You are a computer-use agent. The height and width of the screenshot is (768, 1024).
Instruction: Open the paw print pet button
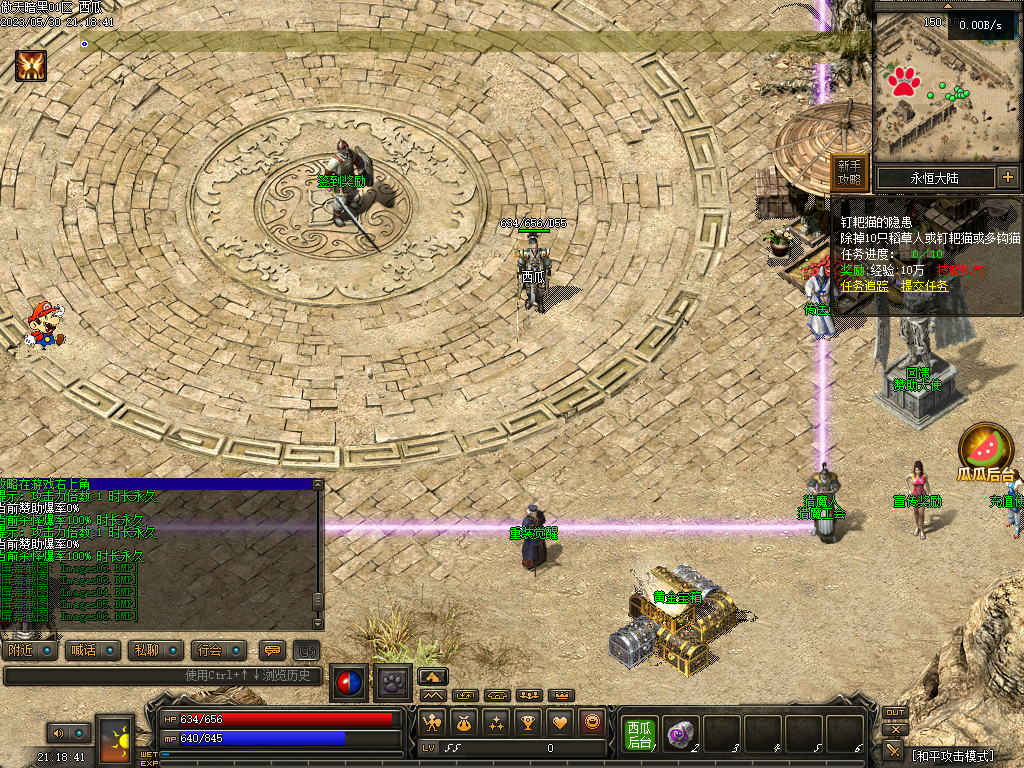391,682
